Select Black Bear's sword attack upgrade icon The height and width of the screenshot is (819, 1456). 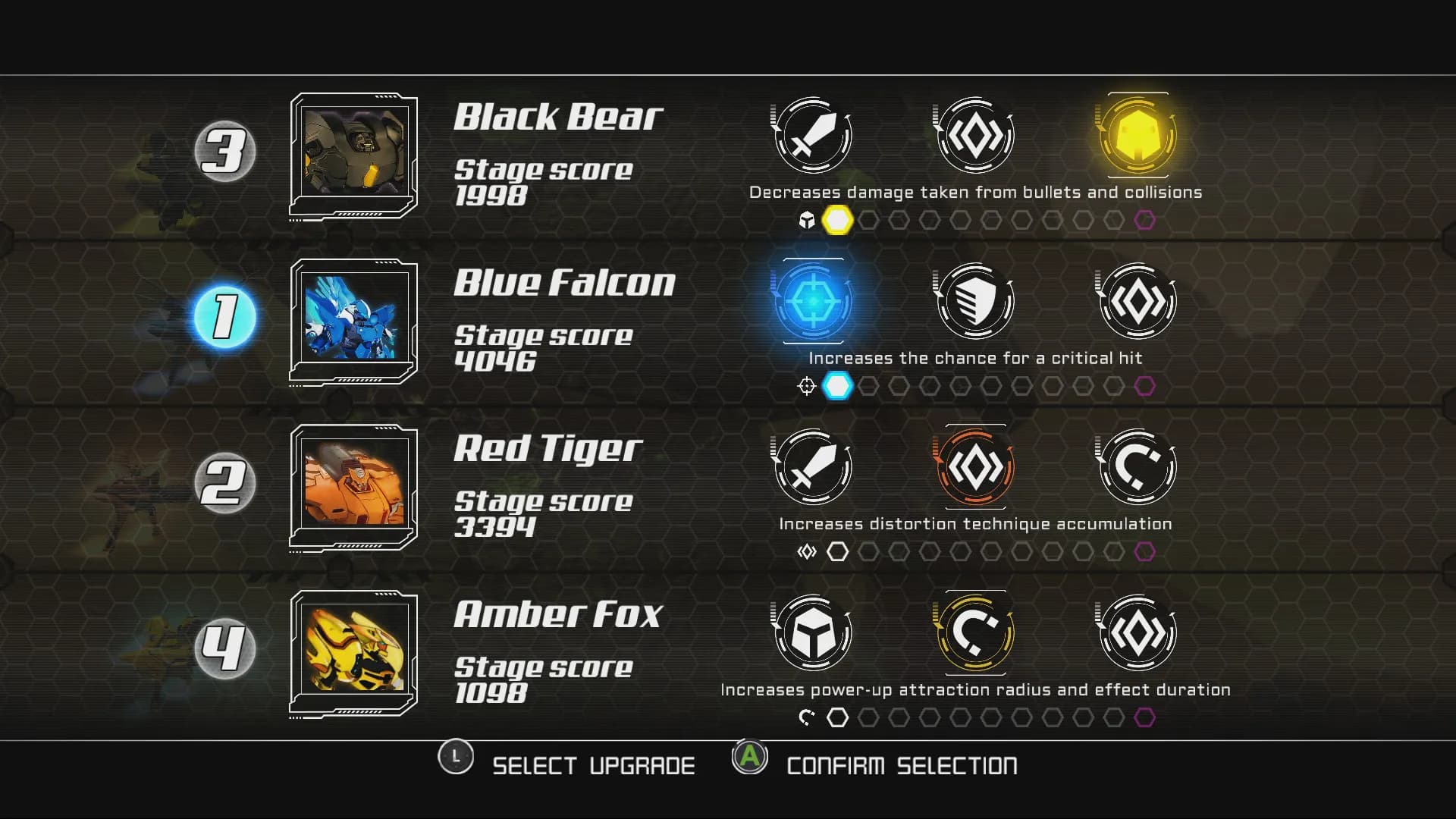[811, 136]
